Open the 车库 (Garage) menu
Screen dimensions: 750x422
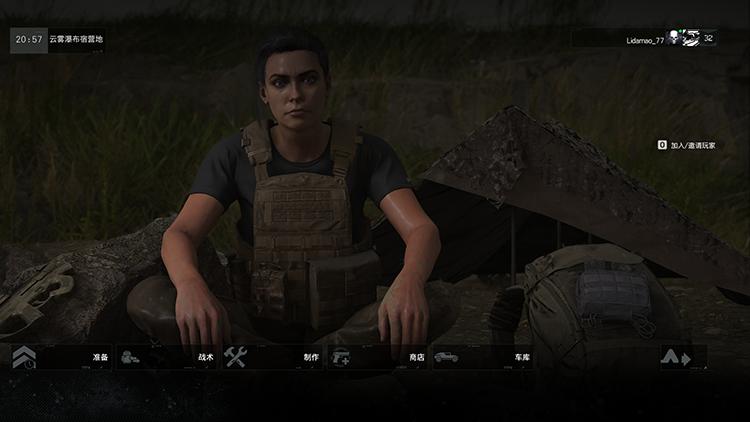coord(484,357)
